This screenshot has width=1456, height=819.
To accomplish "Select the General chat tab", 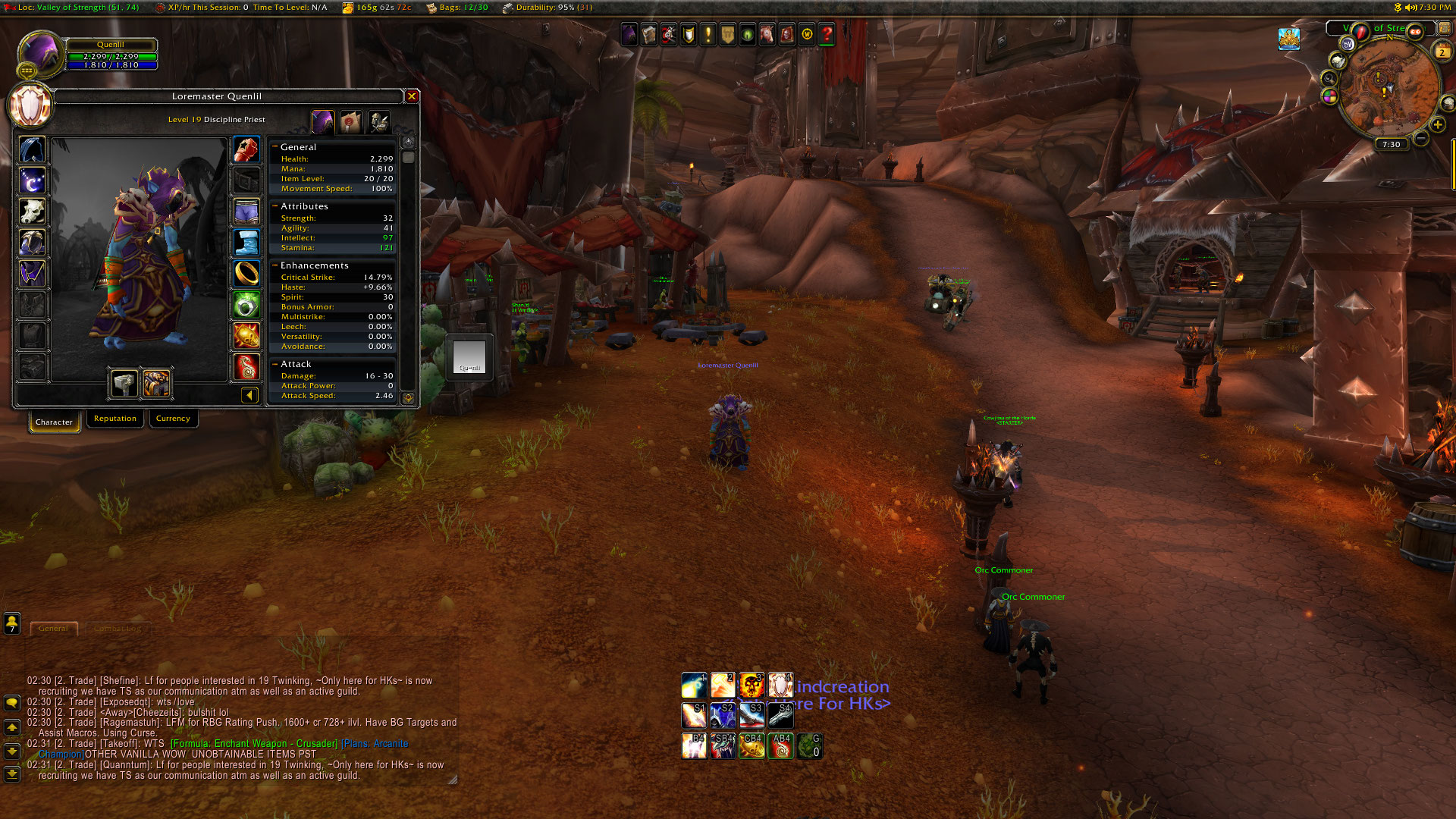I will click(53, 629).
